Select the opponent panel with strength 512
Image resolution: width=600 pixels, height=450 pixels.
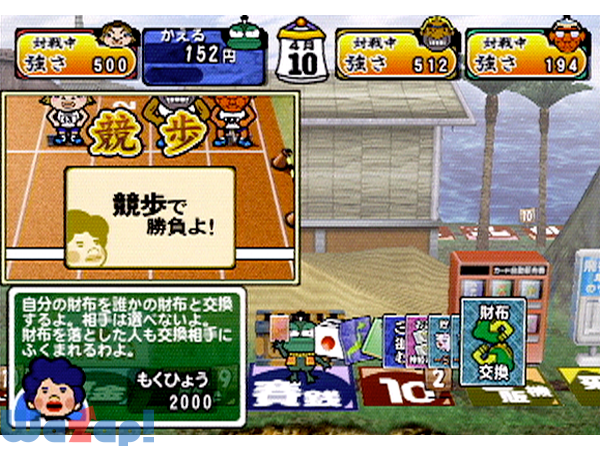tap(397, 54)
